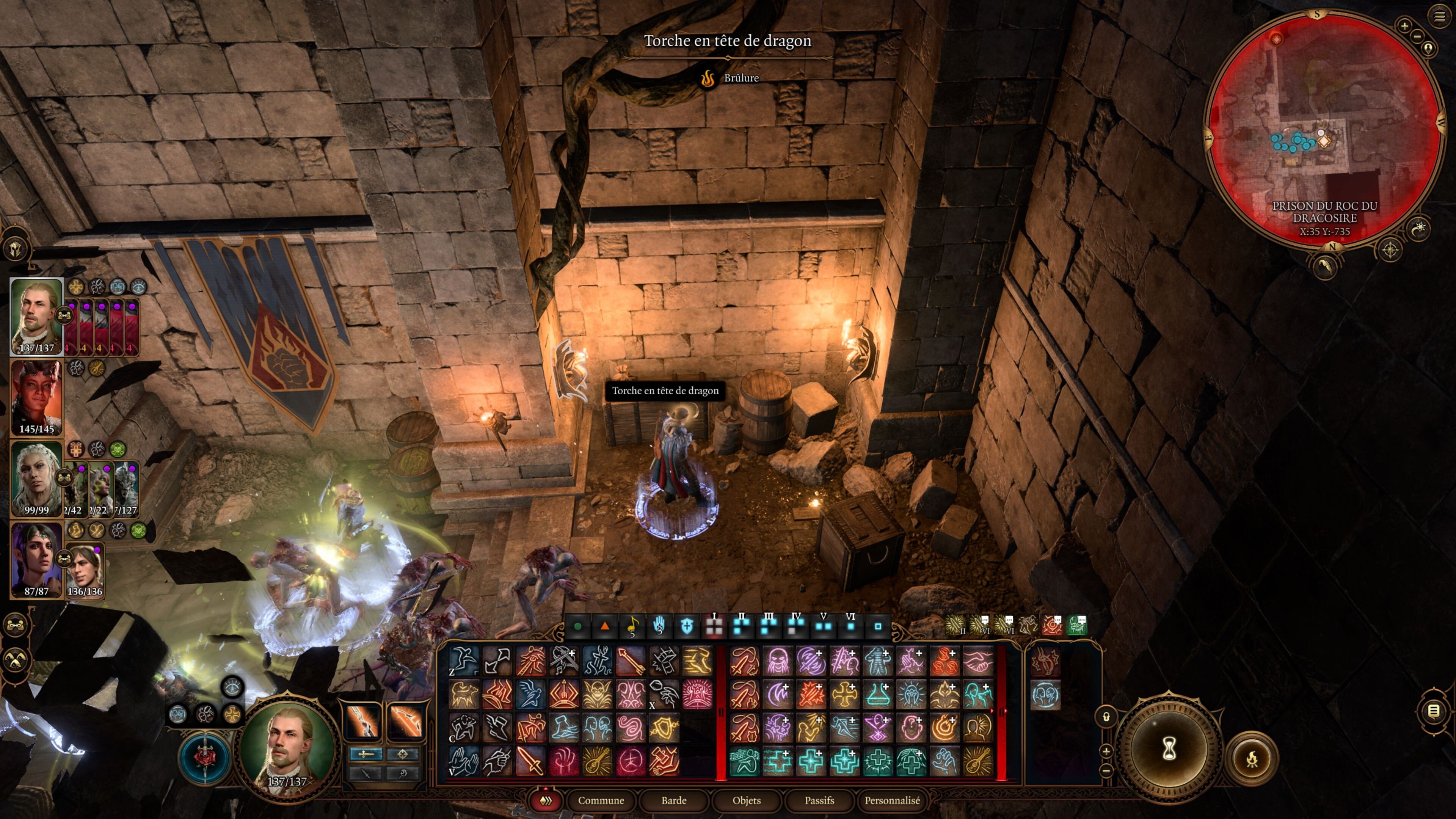The width and height of the screenshot is (1456, 819).
Task: Select the white-haired companion with 99 health
Action: coord(37,478)
